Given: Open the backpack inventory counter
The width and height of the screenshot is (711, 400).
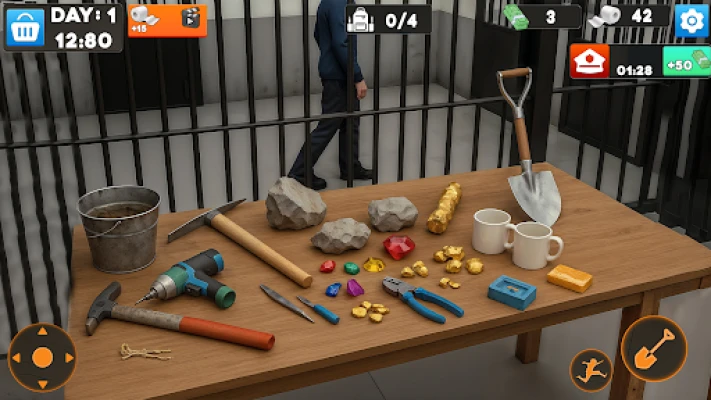Looking at the screenshot, I should pyautogui.click(x=388, y=19).
